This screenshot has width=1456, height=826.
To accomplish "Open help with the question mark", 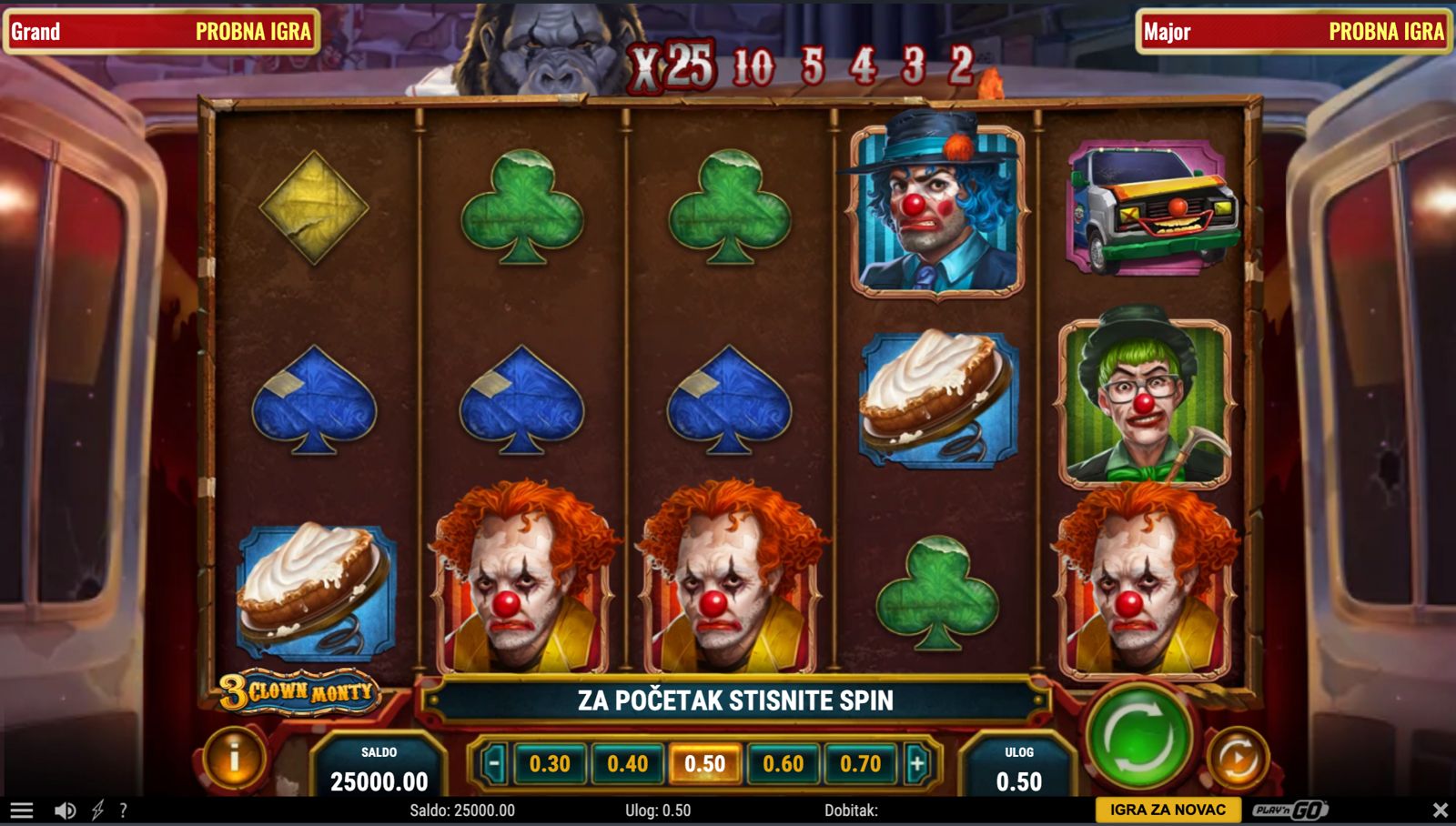I will 123,810.
